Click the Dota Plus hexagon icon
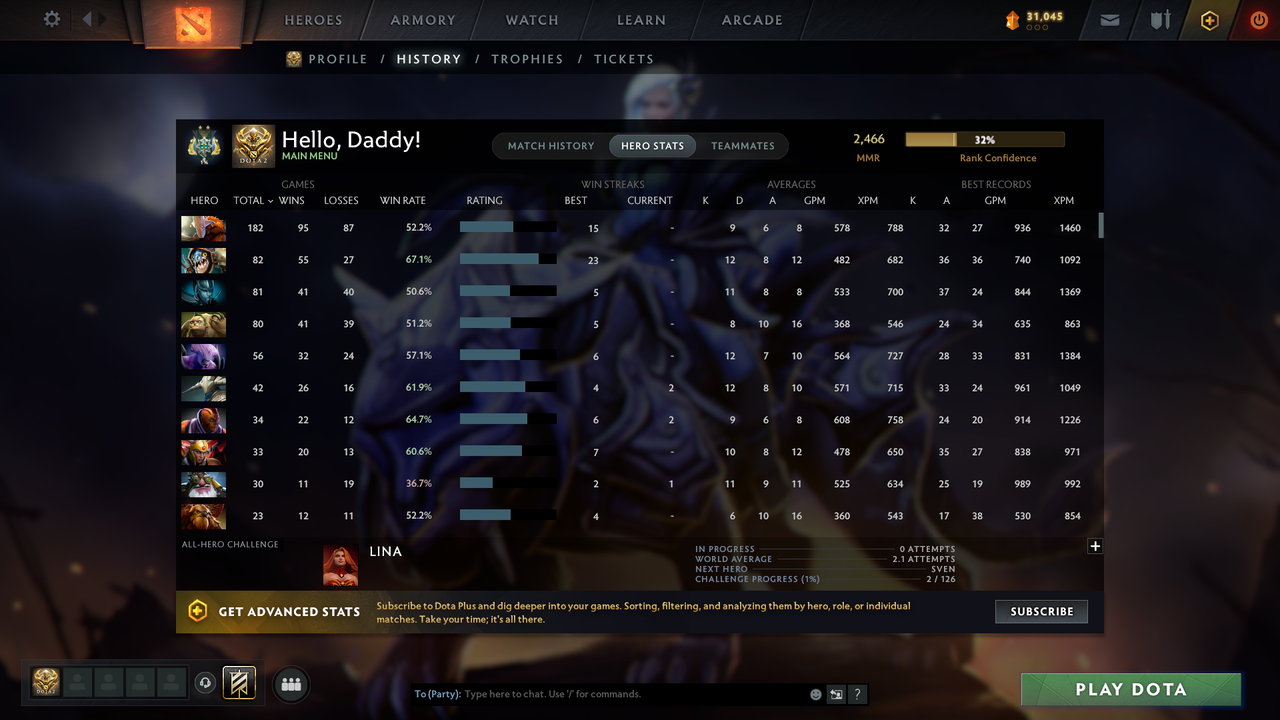 (x=1209, y=19)
